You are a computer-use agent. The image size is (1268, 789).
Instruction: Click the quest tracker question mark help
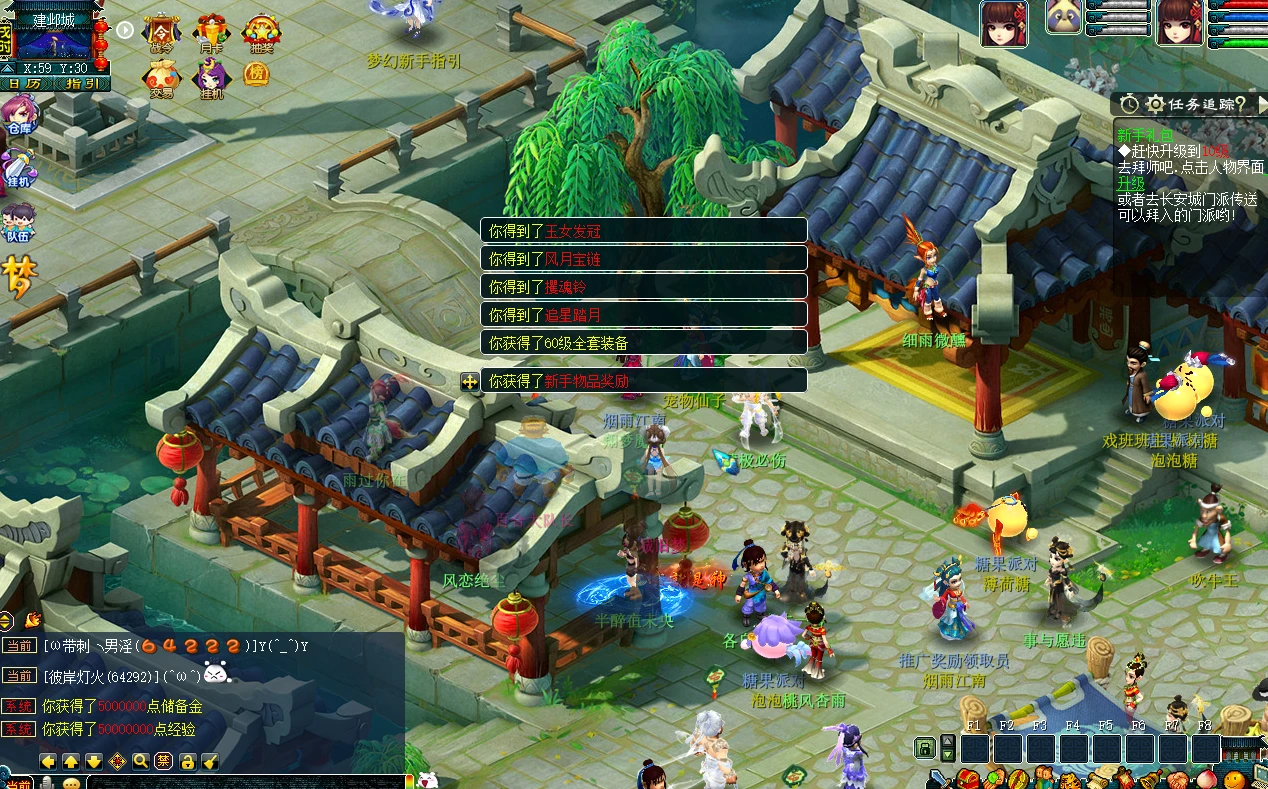point(1240,104)
